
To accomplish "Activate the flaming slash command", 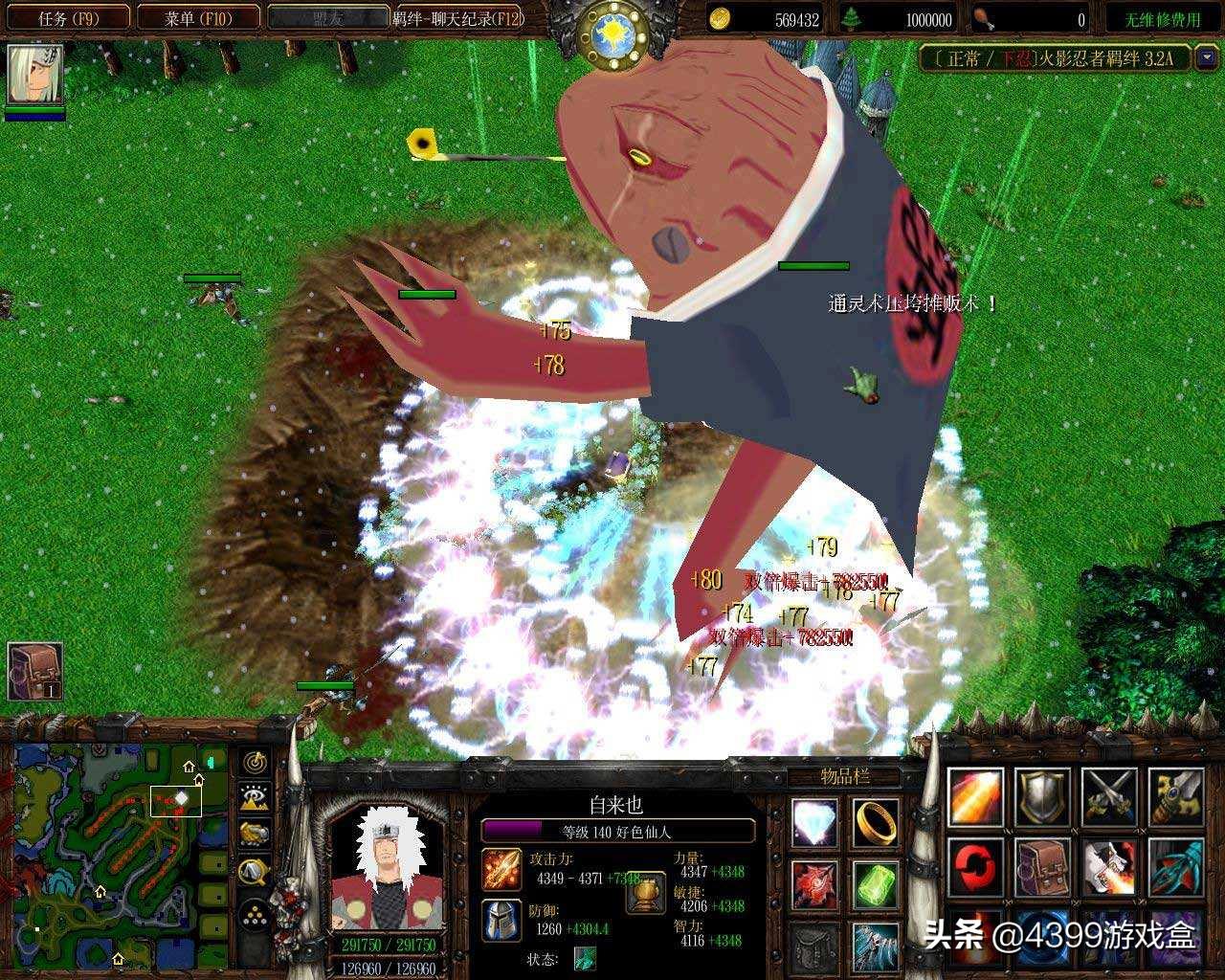I will click(x=975, y=796).
